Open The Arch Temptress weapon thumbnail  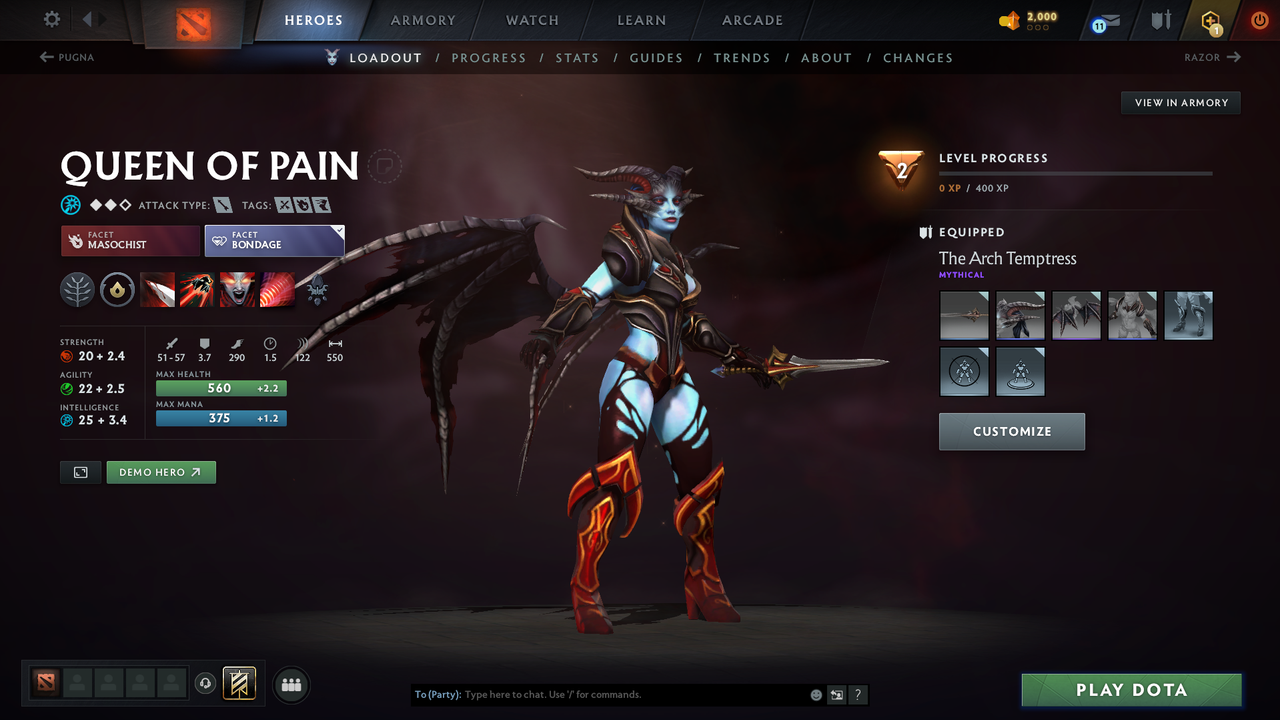963,315
